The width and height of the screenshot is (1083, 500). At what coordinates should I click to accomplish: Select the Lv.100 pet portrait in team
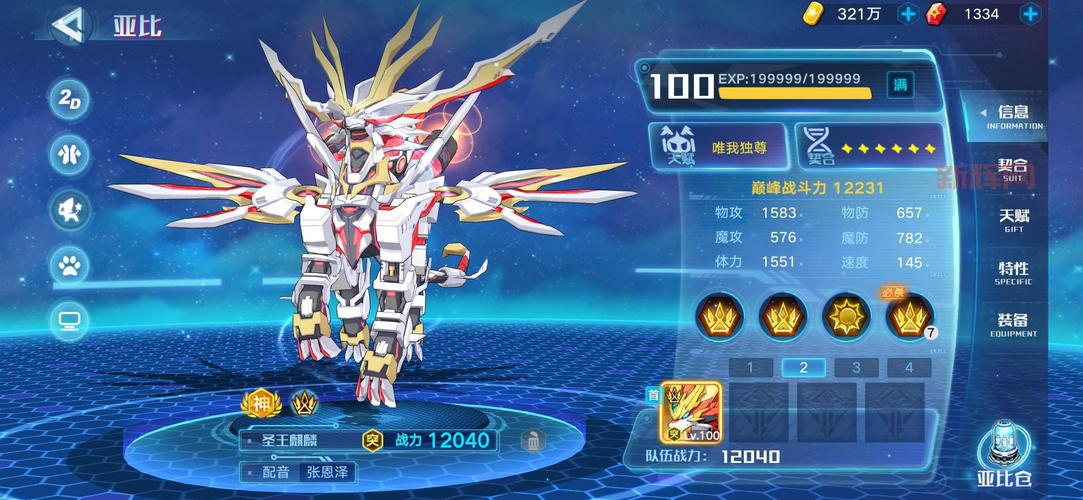pos(691,411)
